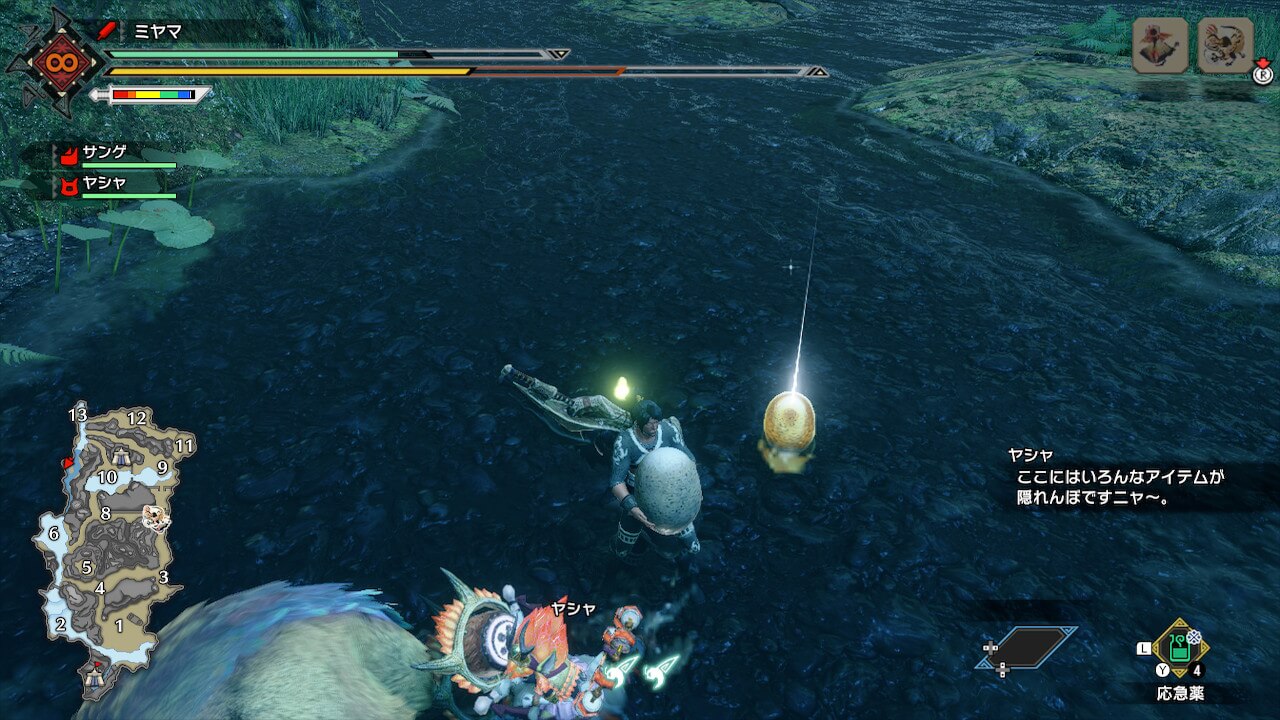Click the quest timer emblem with infinity symbol

click(x=53, y=62)
